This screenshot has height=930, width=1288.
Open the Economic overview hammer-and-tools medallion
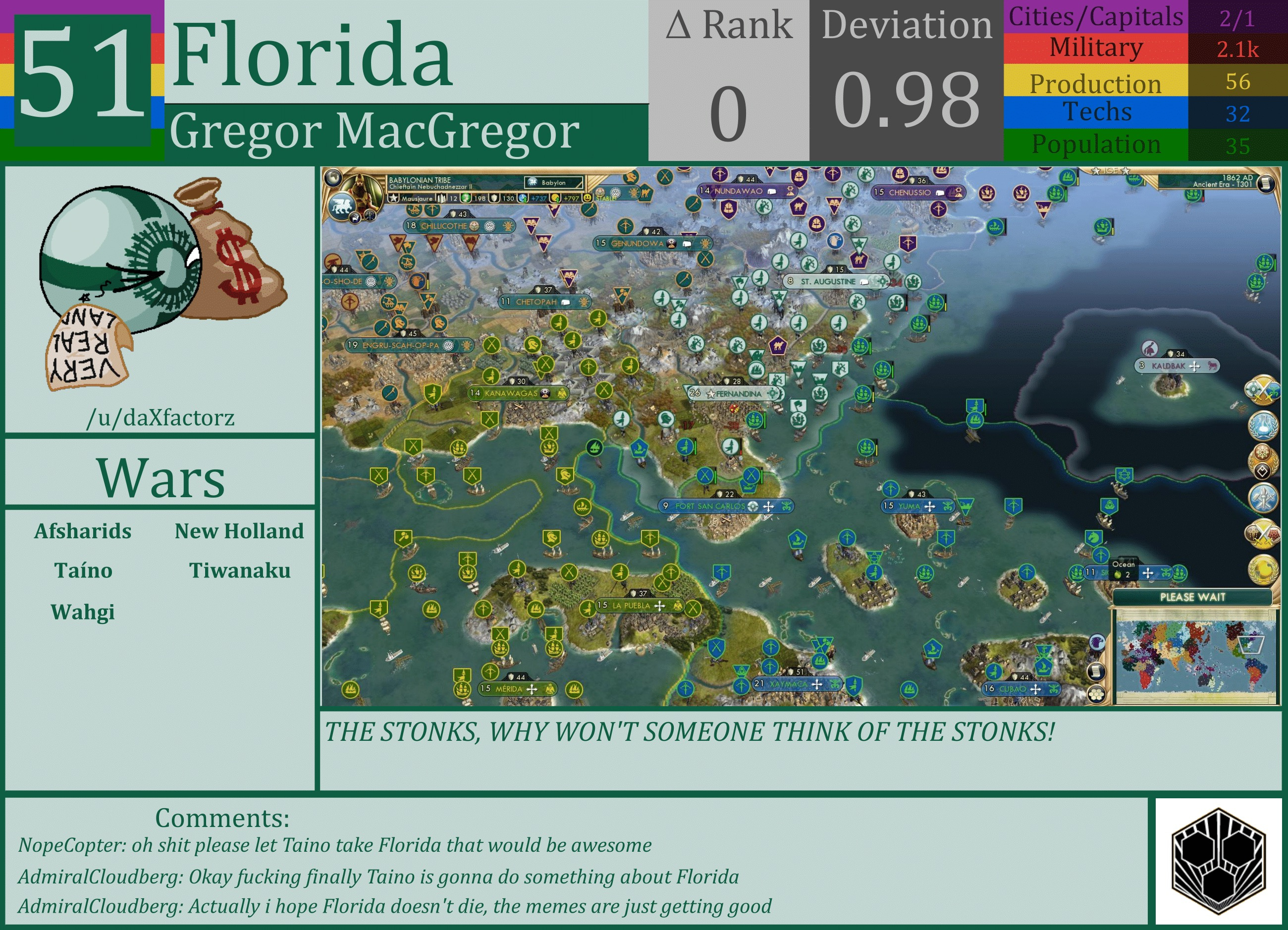coord(1263,498)
